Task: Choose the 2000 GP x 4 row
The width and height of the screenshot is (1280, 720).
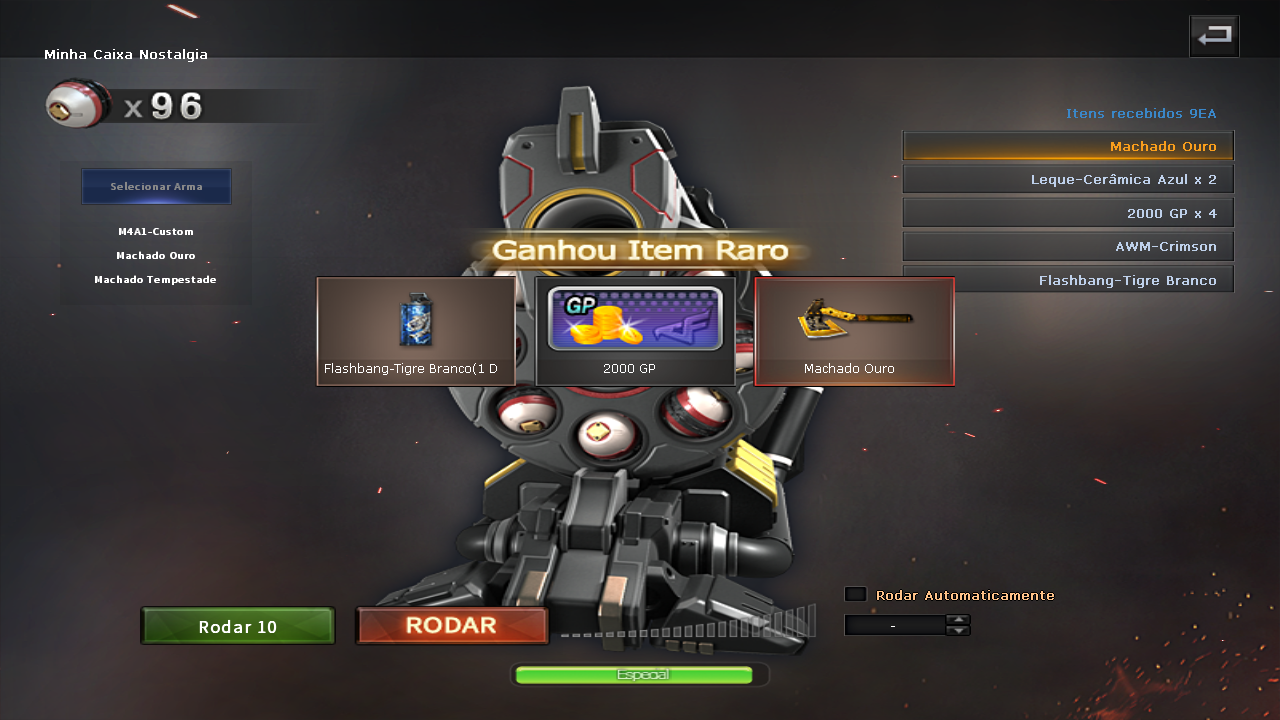Action: click(x=1068, y=213)
